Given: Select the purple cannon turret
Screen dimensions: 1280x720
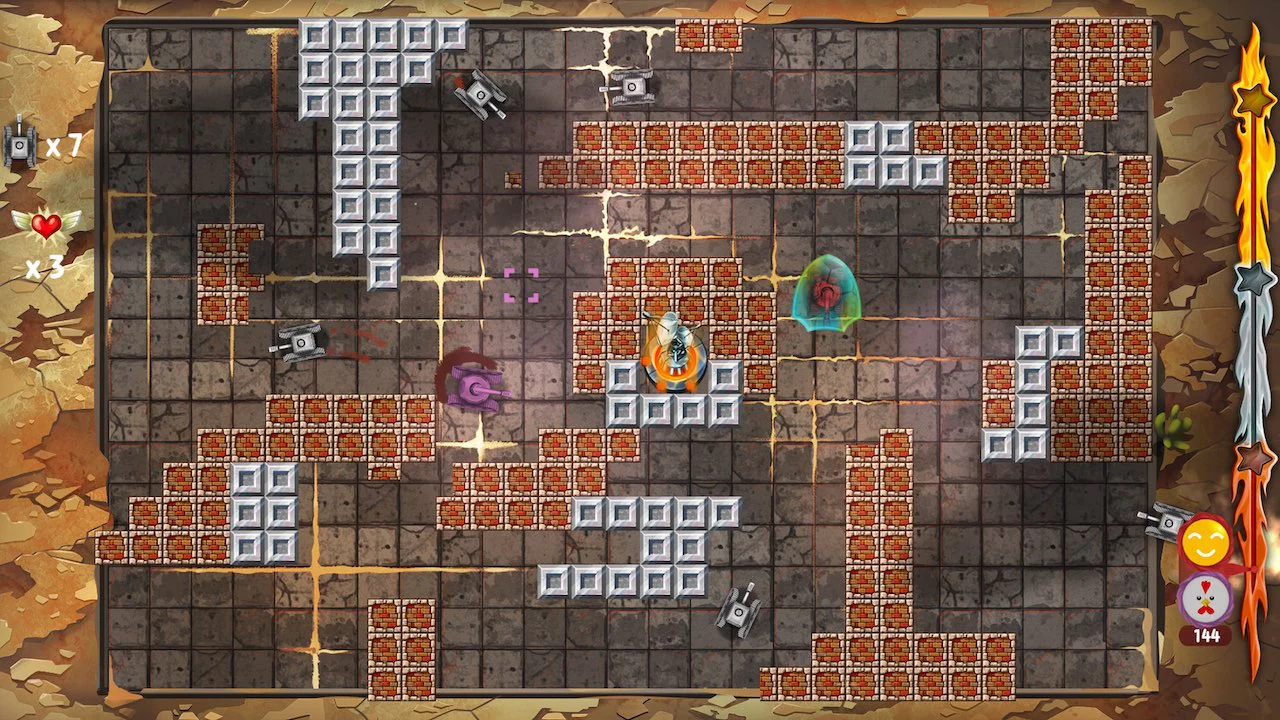Looking at the screenshot, I should [x=473, y=385].
